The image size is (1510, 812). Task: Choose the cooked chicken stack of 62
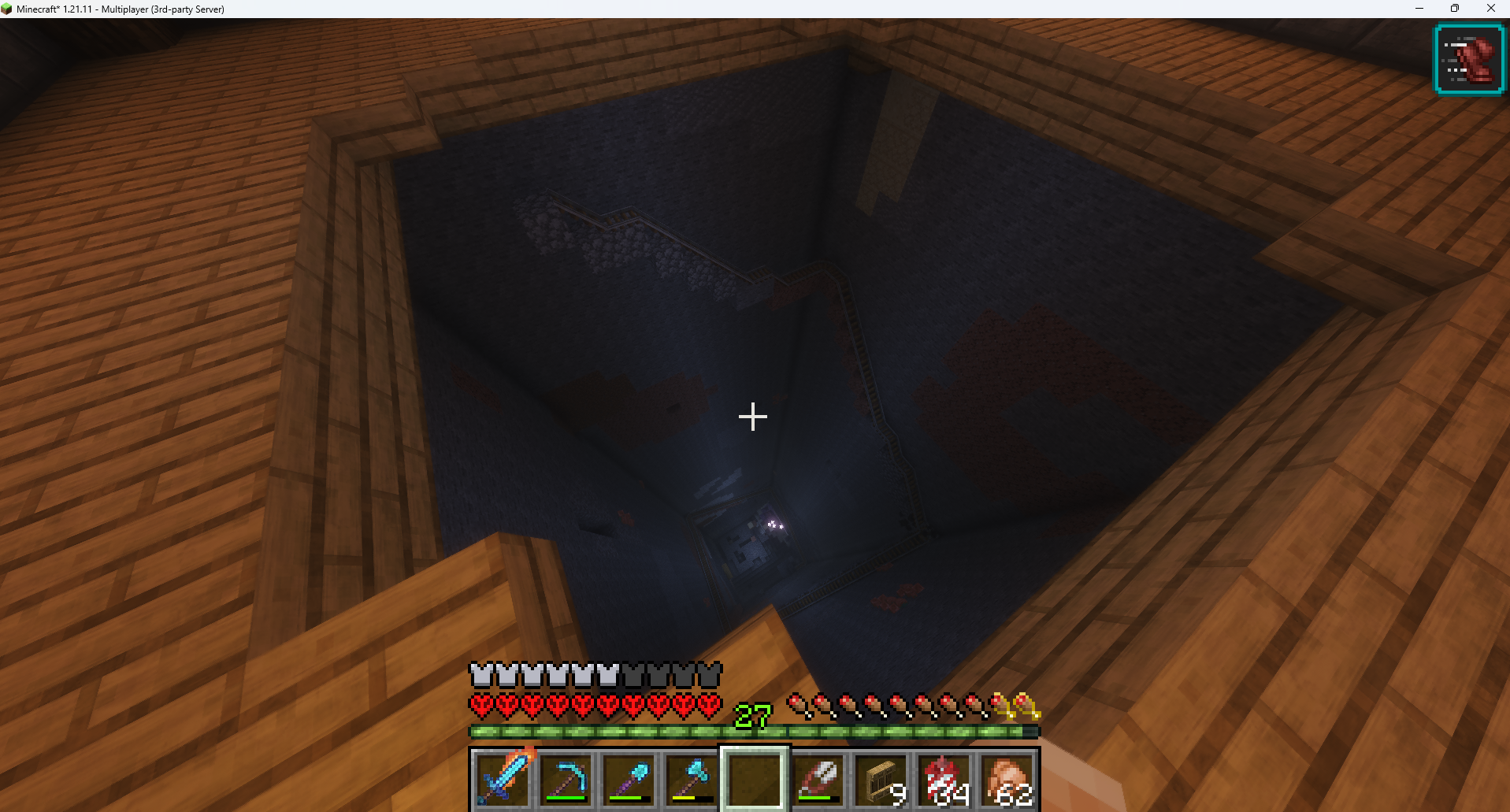[x=1007, y=778]
